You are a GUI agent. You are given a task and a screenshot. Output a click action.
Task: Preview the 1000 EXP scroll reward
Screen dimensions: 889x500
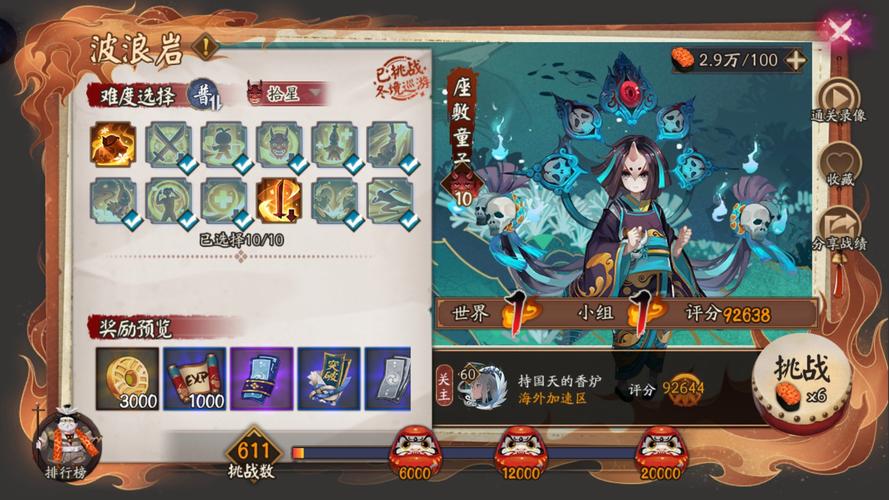point(193,378)
